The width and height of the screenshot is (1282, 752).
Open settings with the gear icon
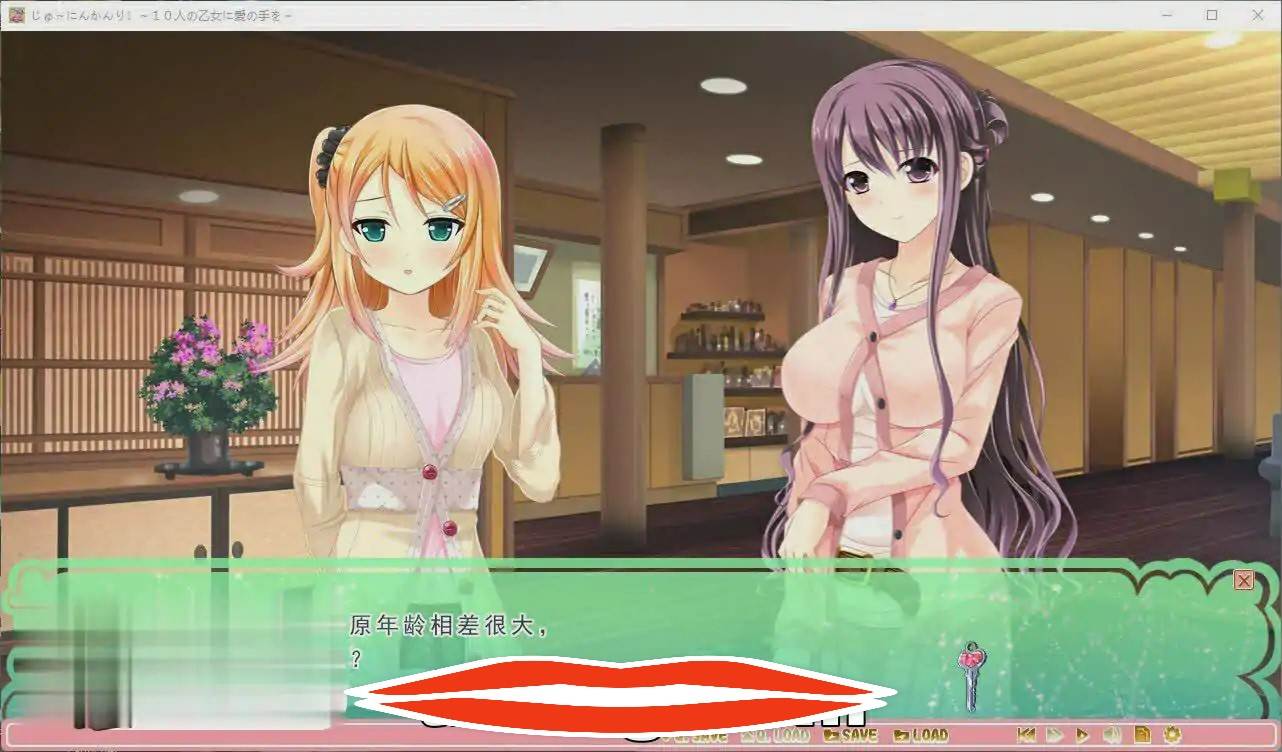pyautogui.click(x=1172, y=735)
